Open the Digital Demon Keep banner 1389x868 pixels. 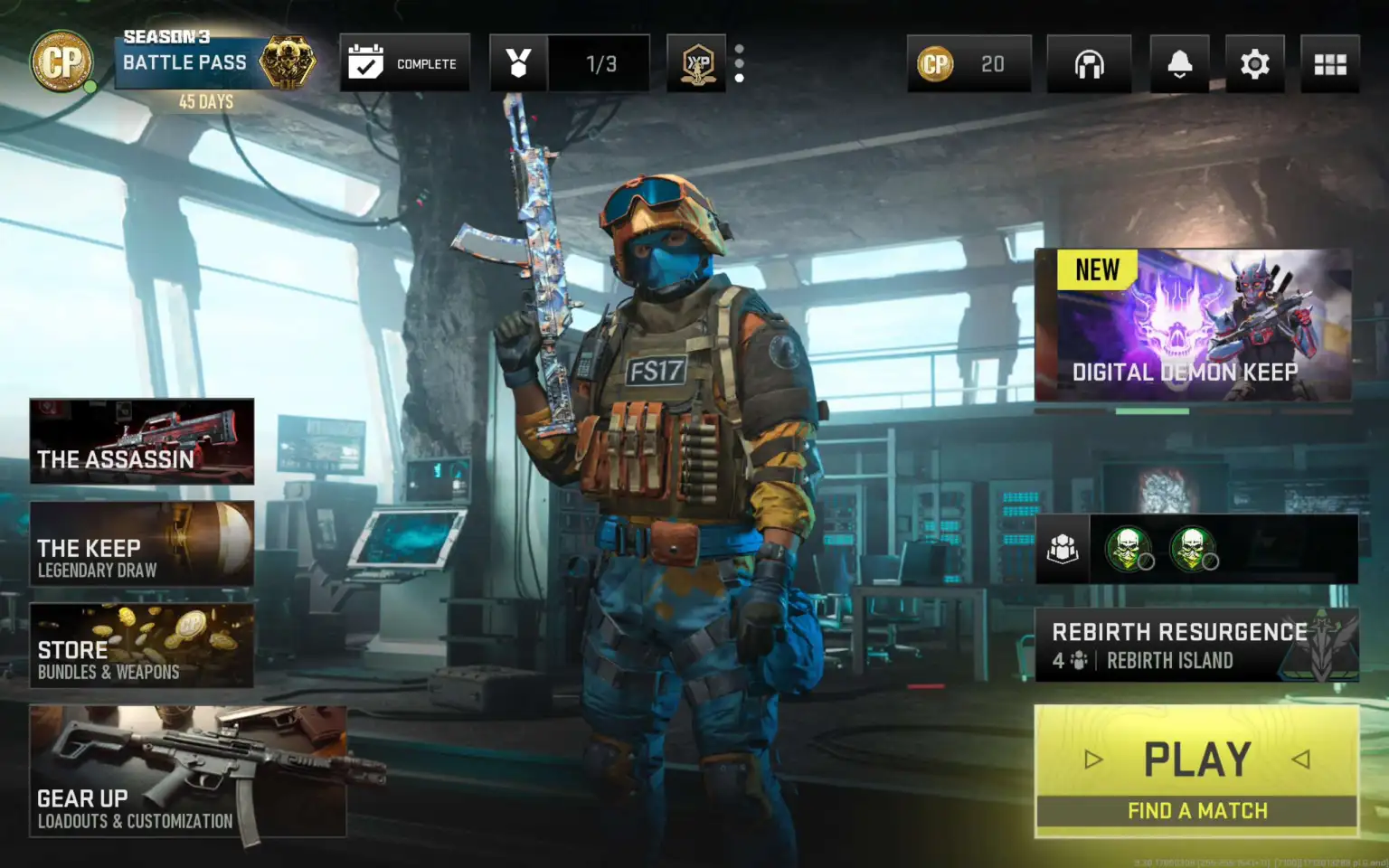point(1192,324)
